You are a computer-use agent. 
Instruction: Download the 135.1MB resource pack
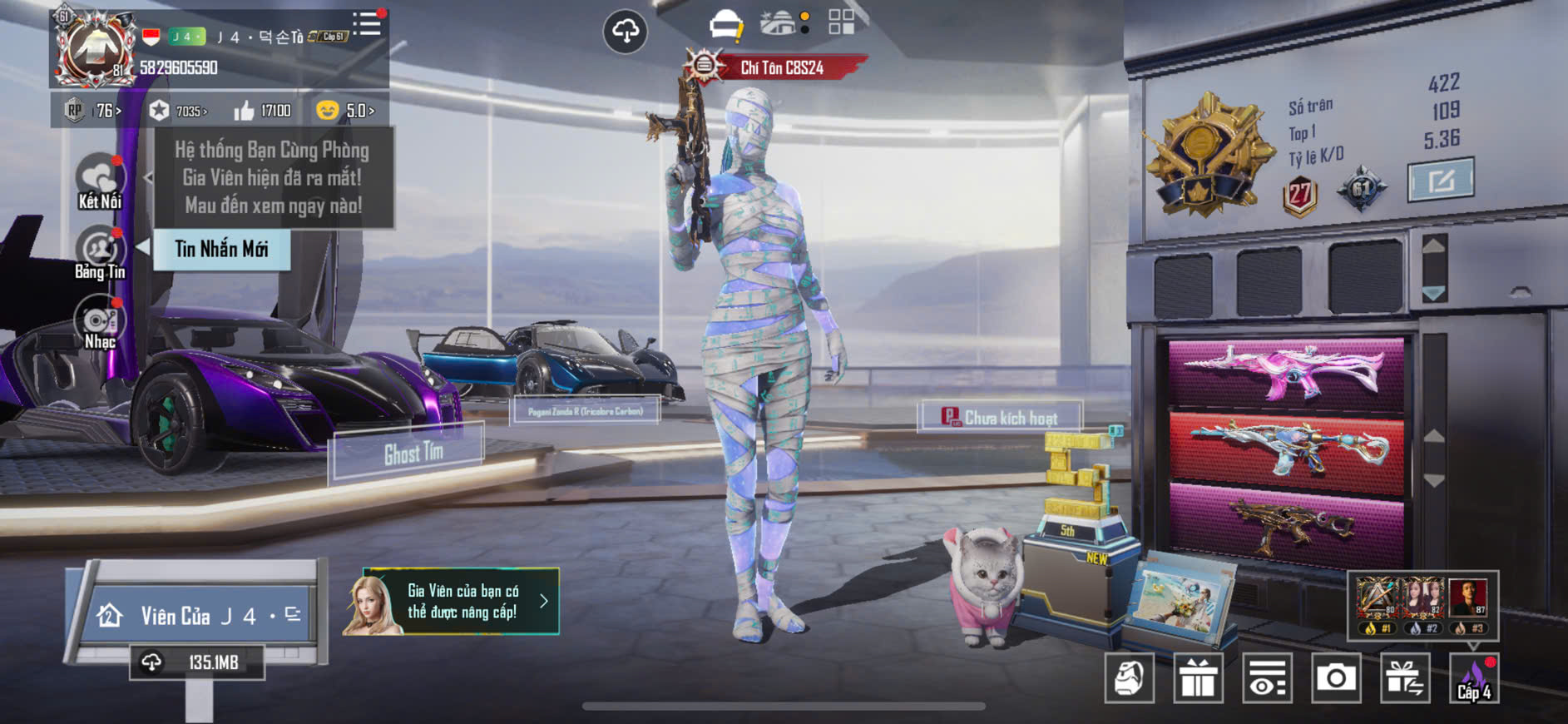tap(197, 662)
